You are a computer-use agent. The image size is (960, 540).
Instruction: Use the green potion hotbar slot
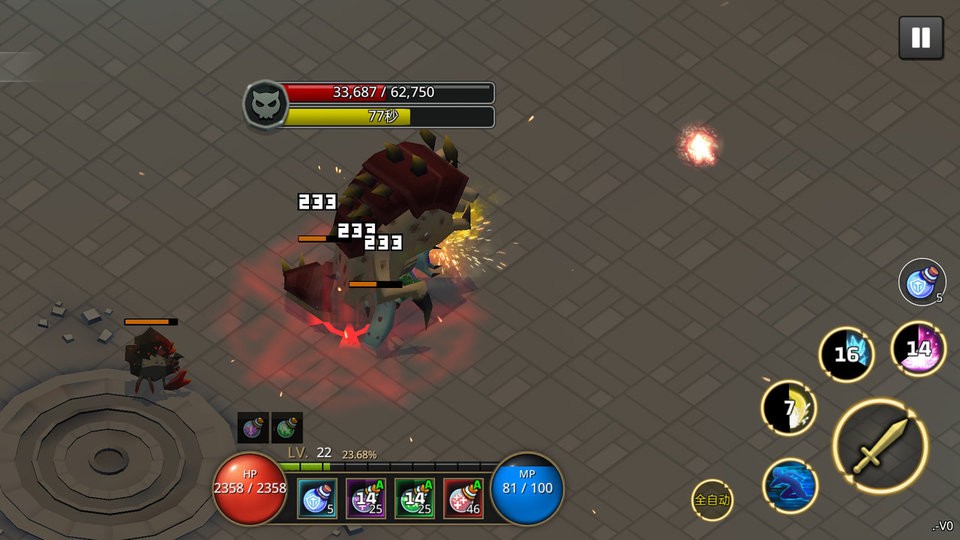414,498
